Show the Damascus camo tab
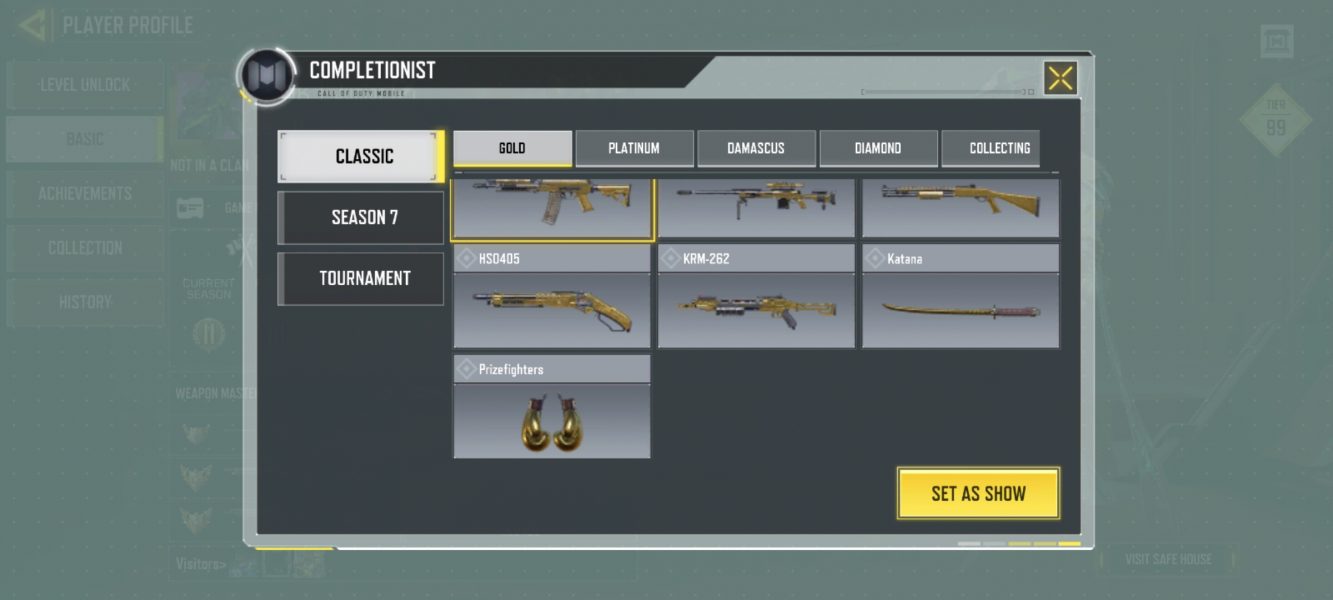1333x600 pixels. [x=756, y=148]
